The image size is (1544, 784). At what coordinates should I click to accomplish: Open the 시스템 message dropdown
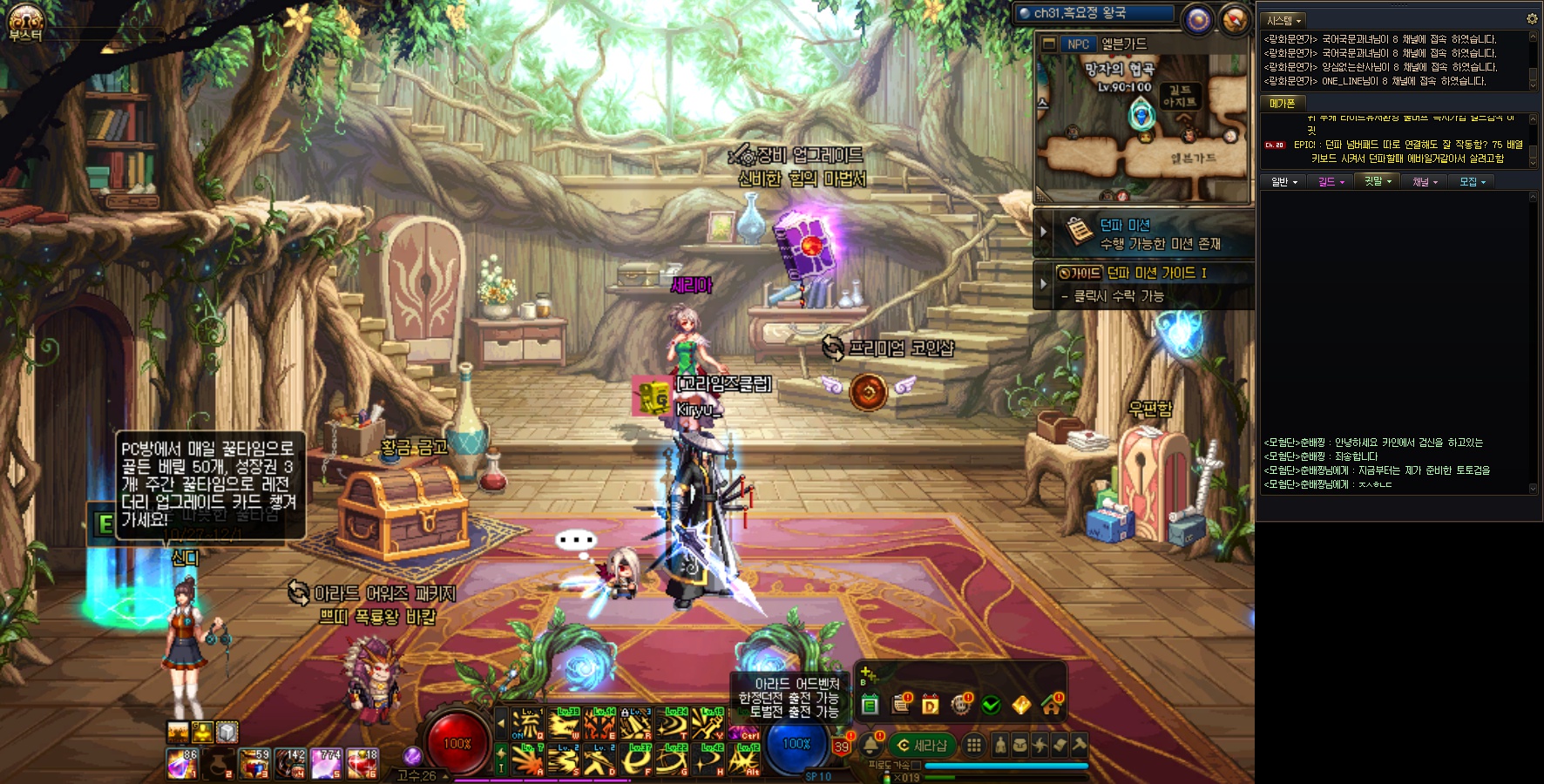click(1284, 20)
